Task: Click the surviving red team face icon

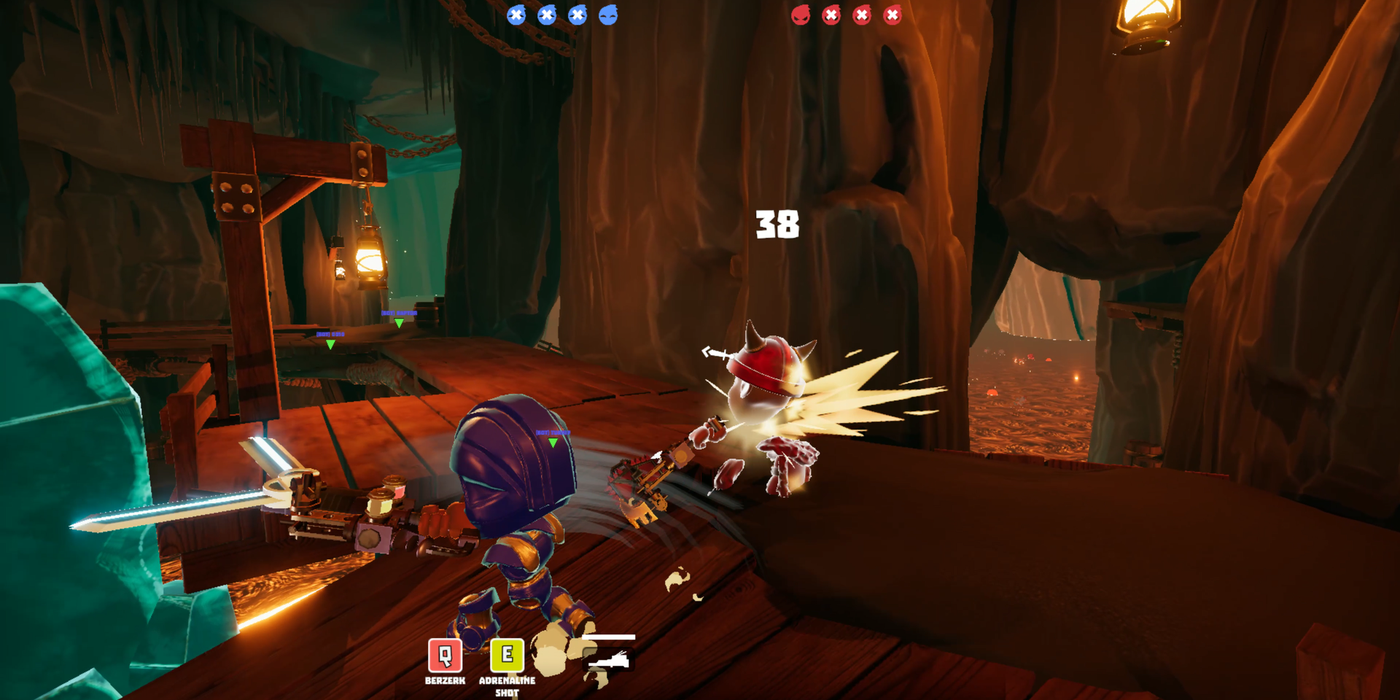Action: pyautogui.click(x=801, y=15)
